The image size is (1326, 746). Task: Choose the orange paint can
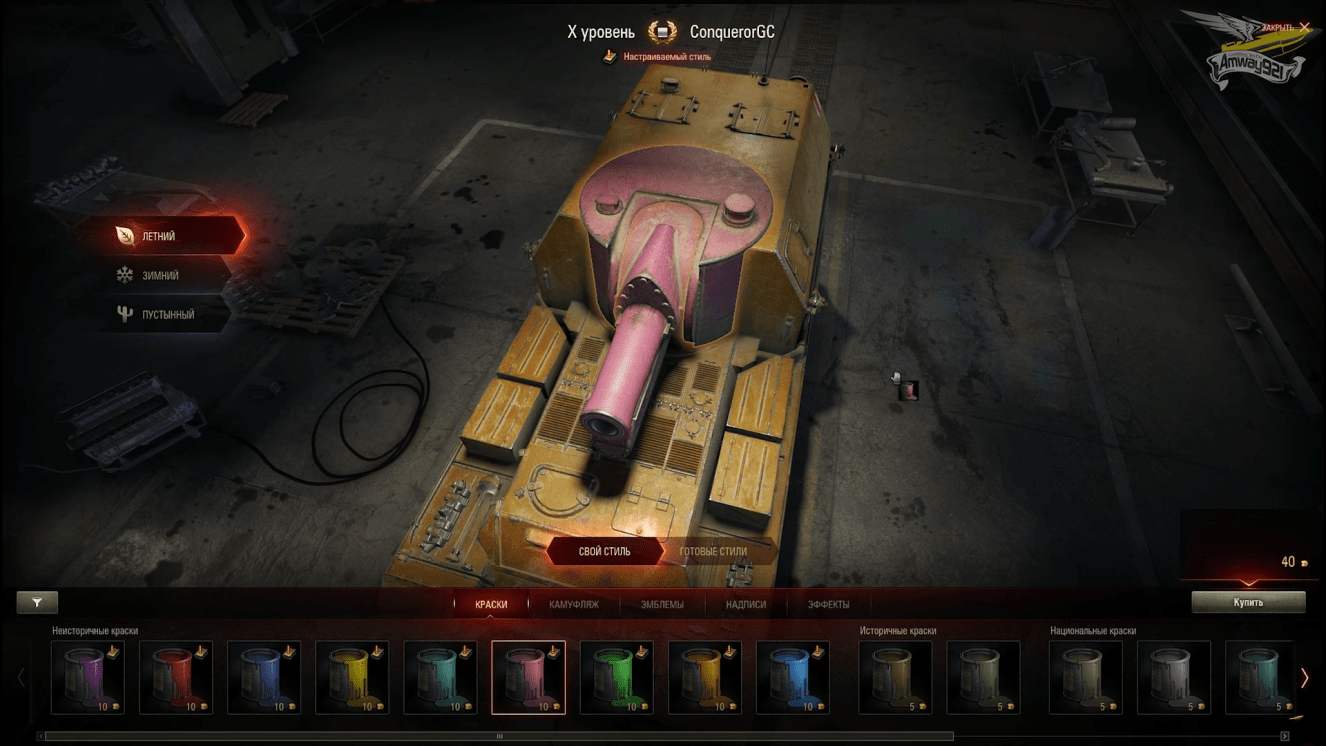705,677
